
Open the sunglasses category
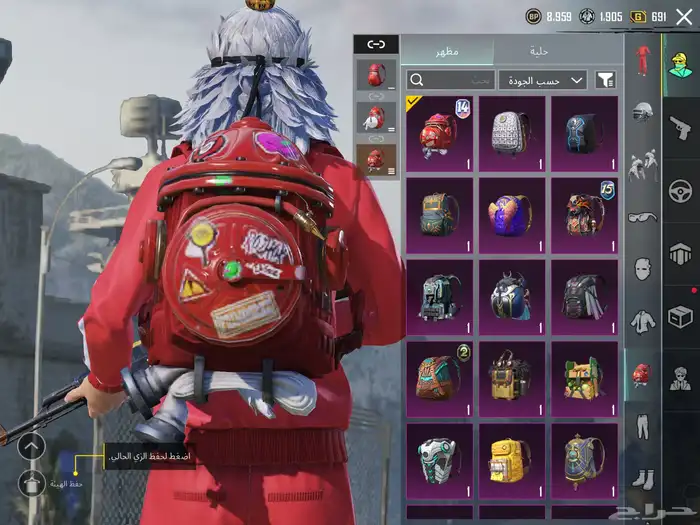[x=642, y=215]
